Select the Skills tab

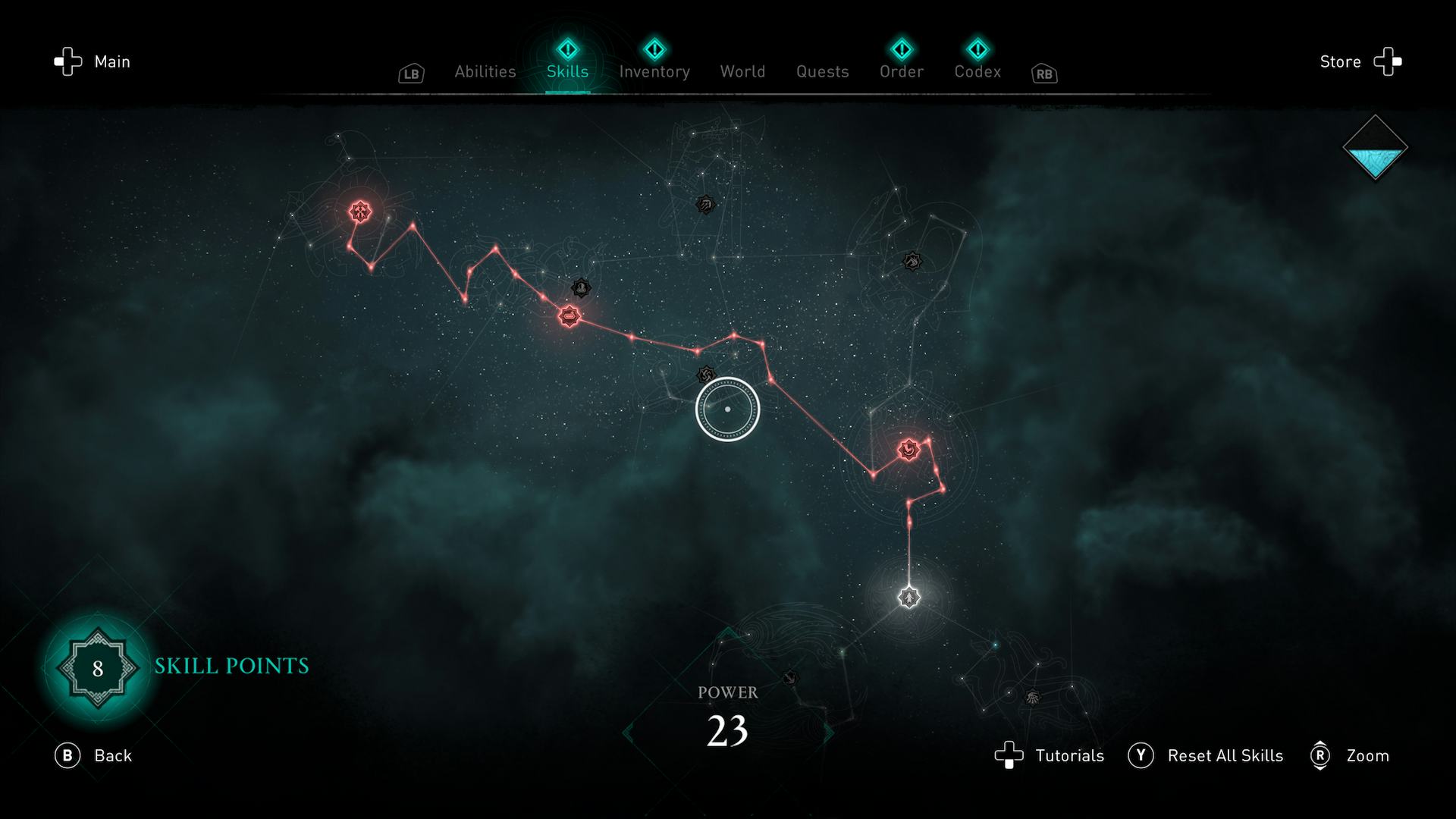[x=567, y=71]
